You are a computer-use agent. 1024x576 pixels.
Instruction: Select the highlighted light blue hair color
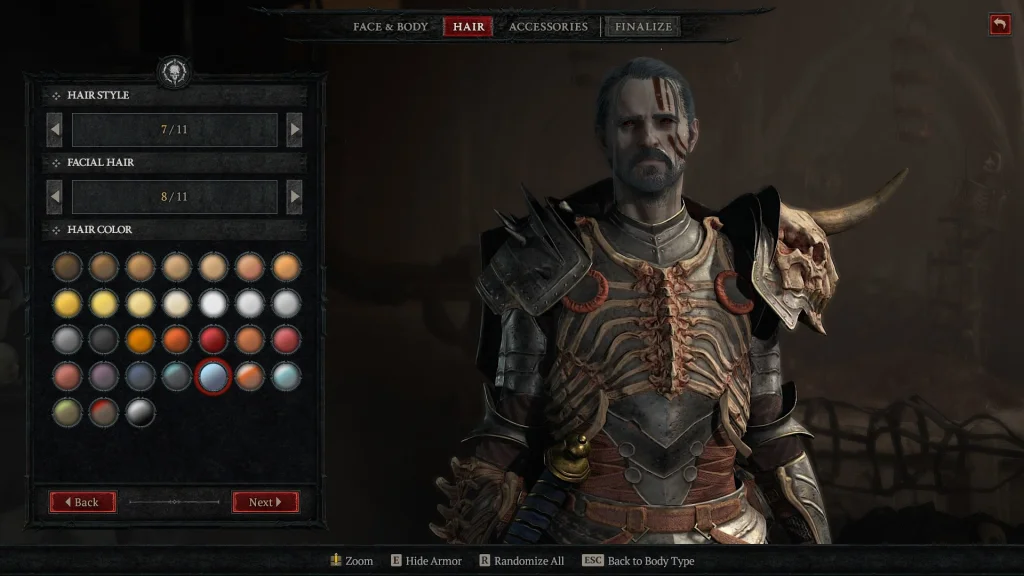click(213, 376)
